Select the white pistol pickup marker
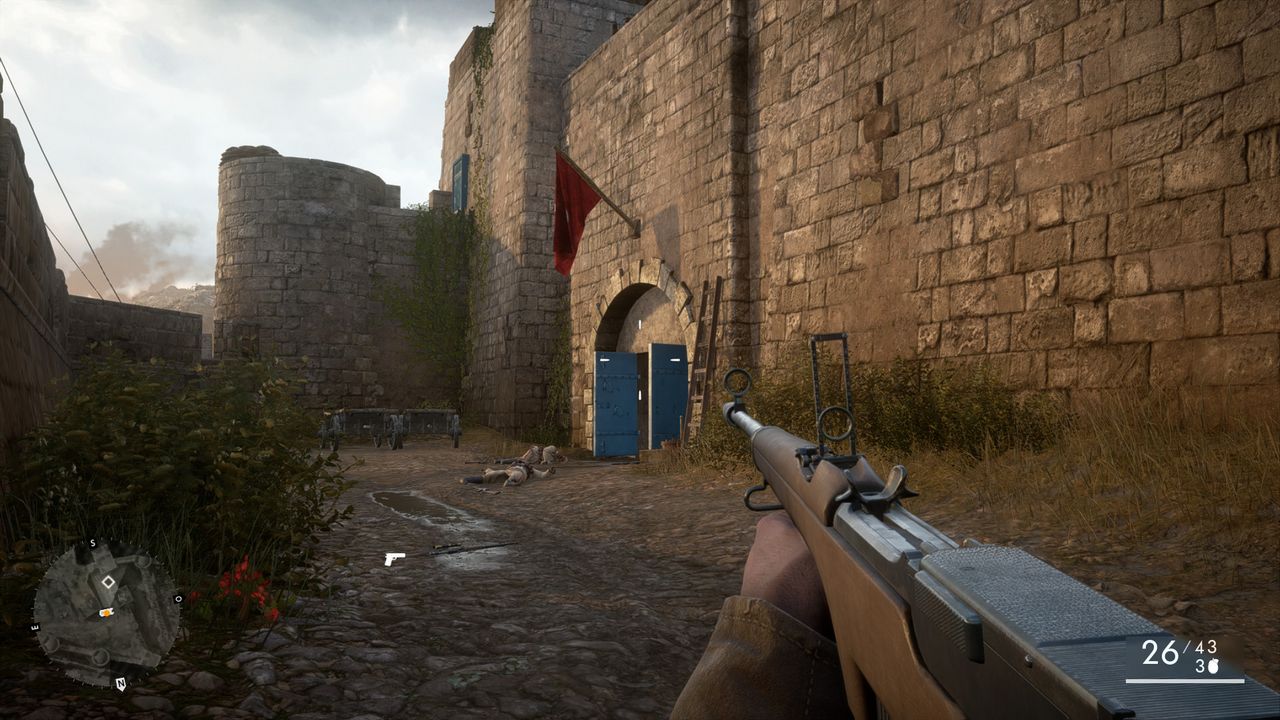 pos(394,558)
